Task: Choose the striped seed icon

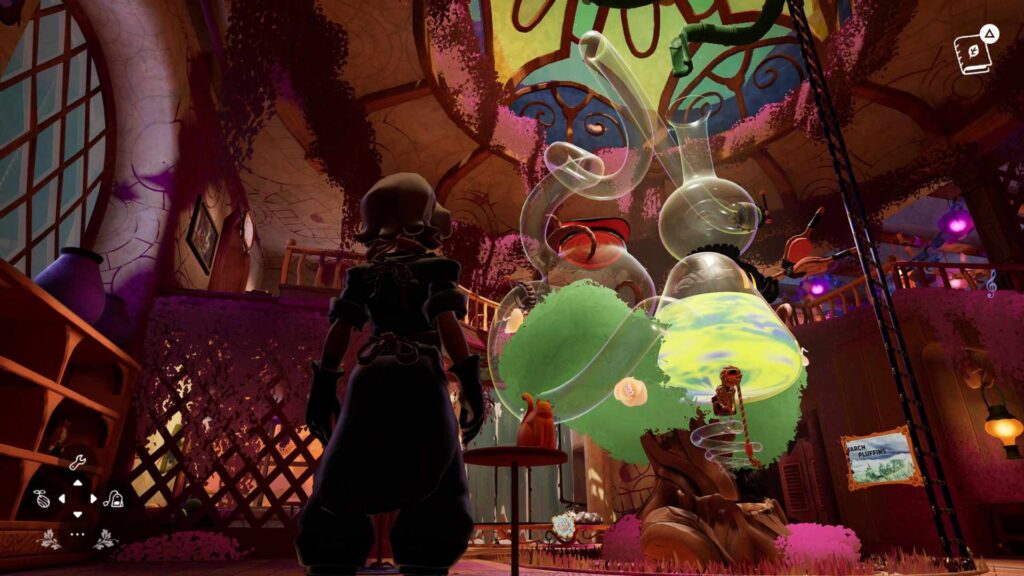Action: pyautogui.click(x=42, y=498)
